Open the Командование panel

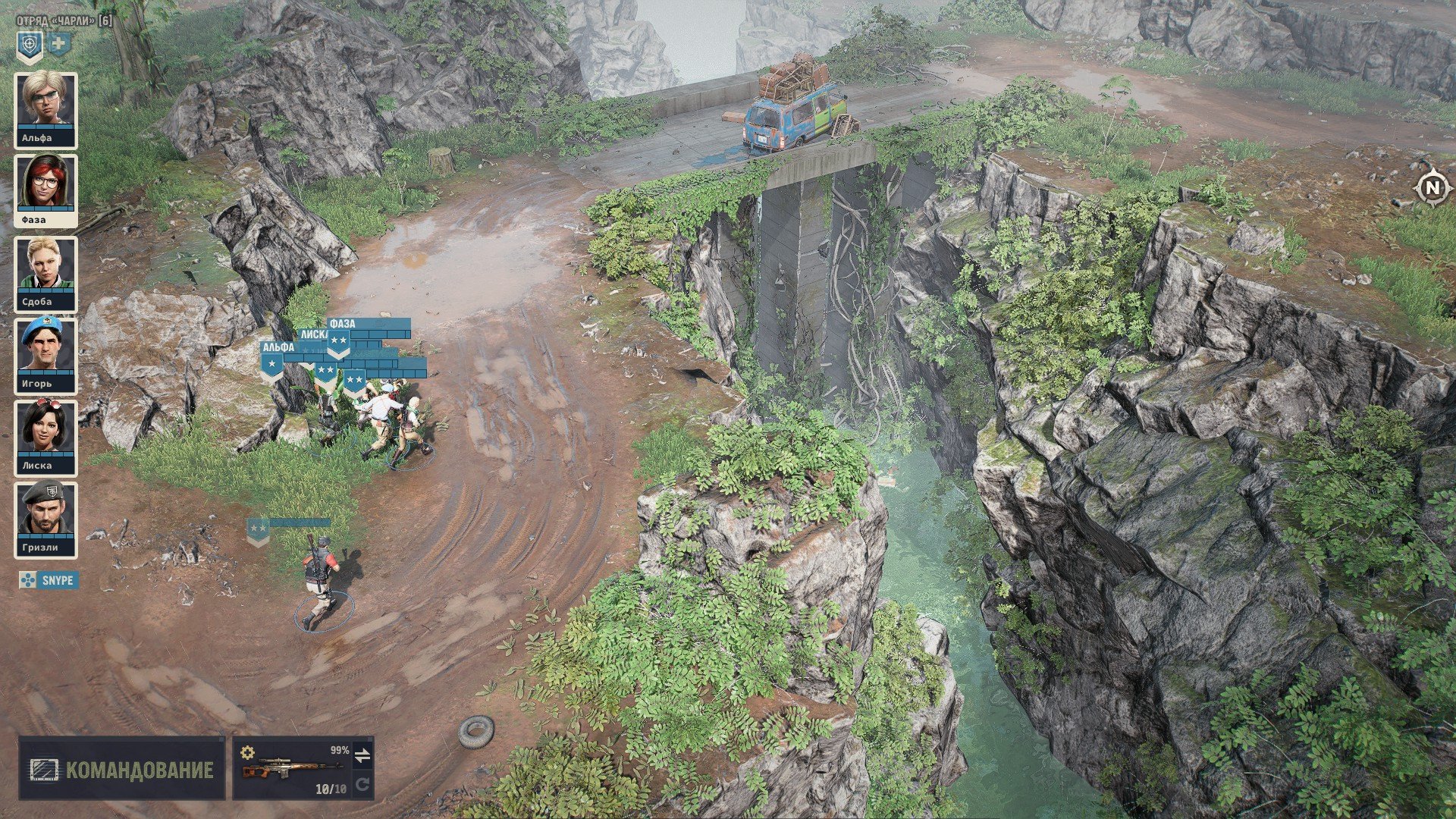pos(122,770)
